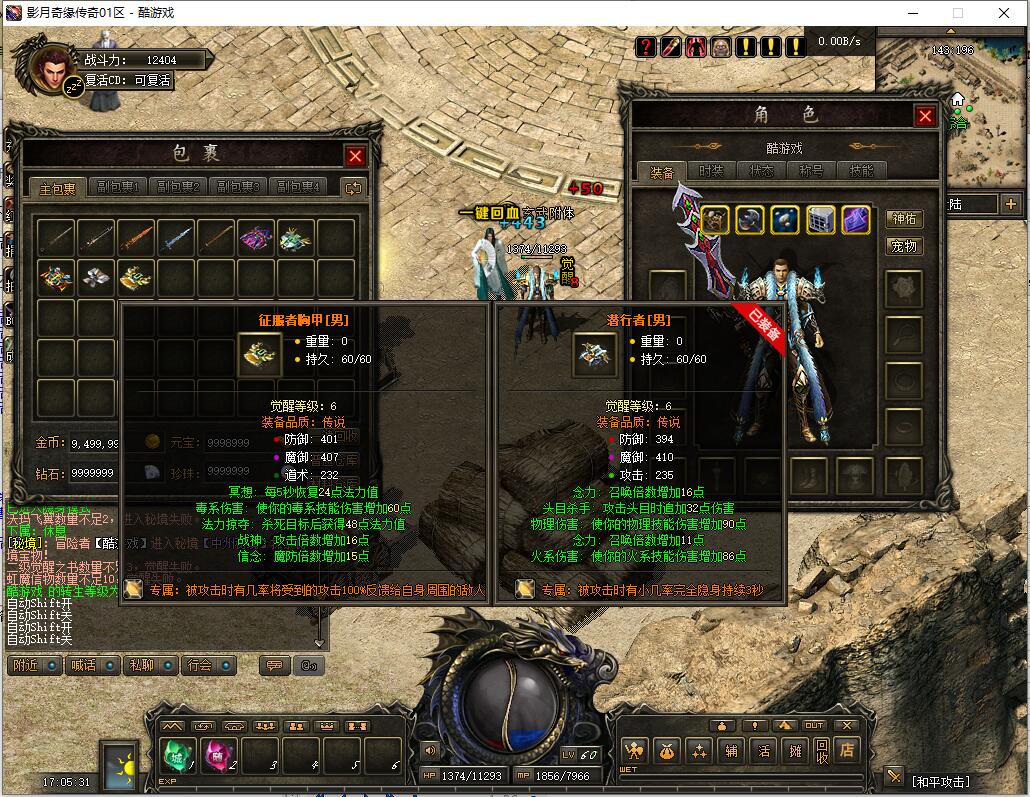Image resolution: width=1030 pixels, height=797 pixels.
Task: Switch to the 状态 status tab
Action: (761, 171)
